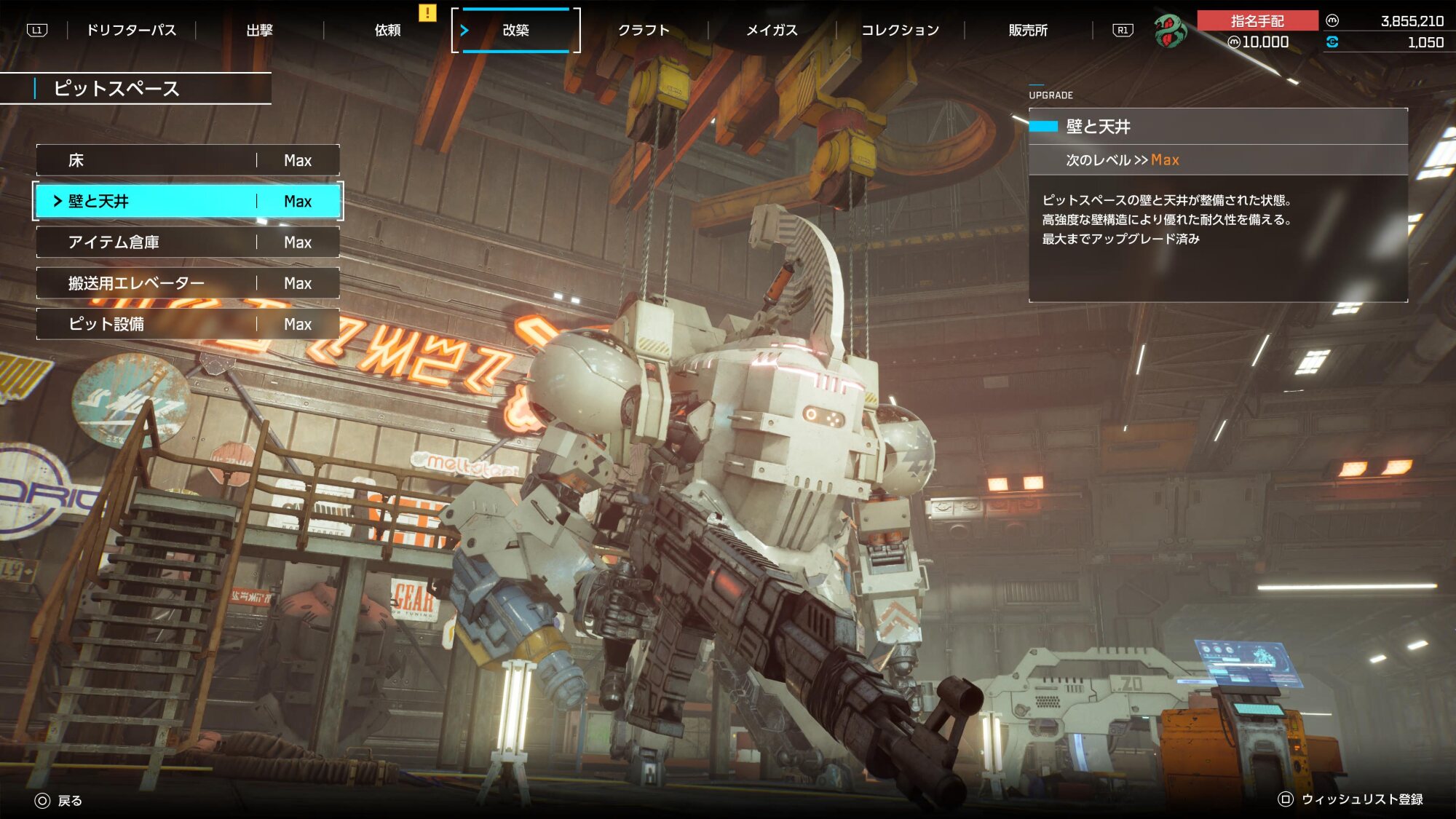The height and width of the screenshot is (819, 1456).
Task: Select the 依頼 tab
Action: tap(387, 31)
